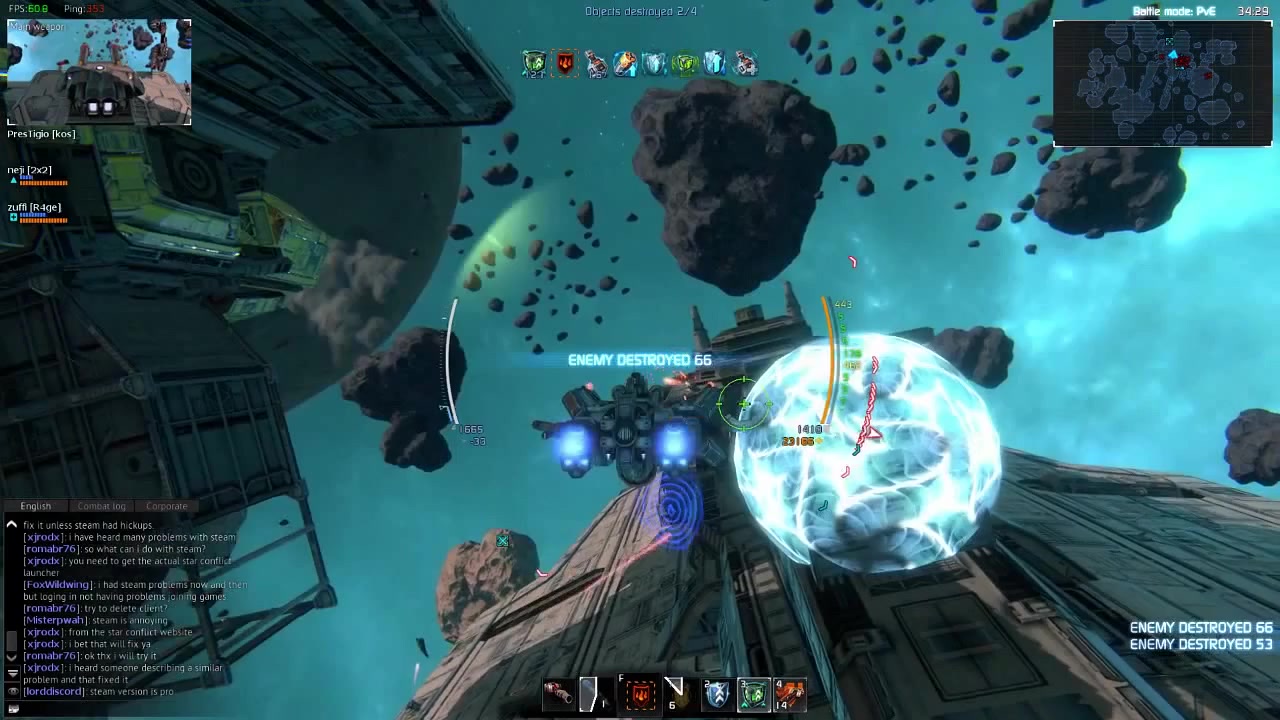Activate the blue shield module in slot 2
The height and width of the screenshot is (720, 1280).
tap(717, 694)
